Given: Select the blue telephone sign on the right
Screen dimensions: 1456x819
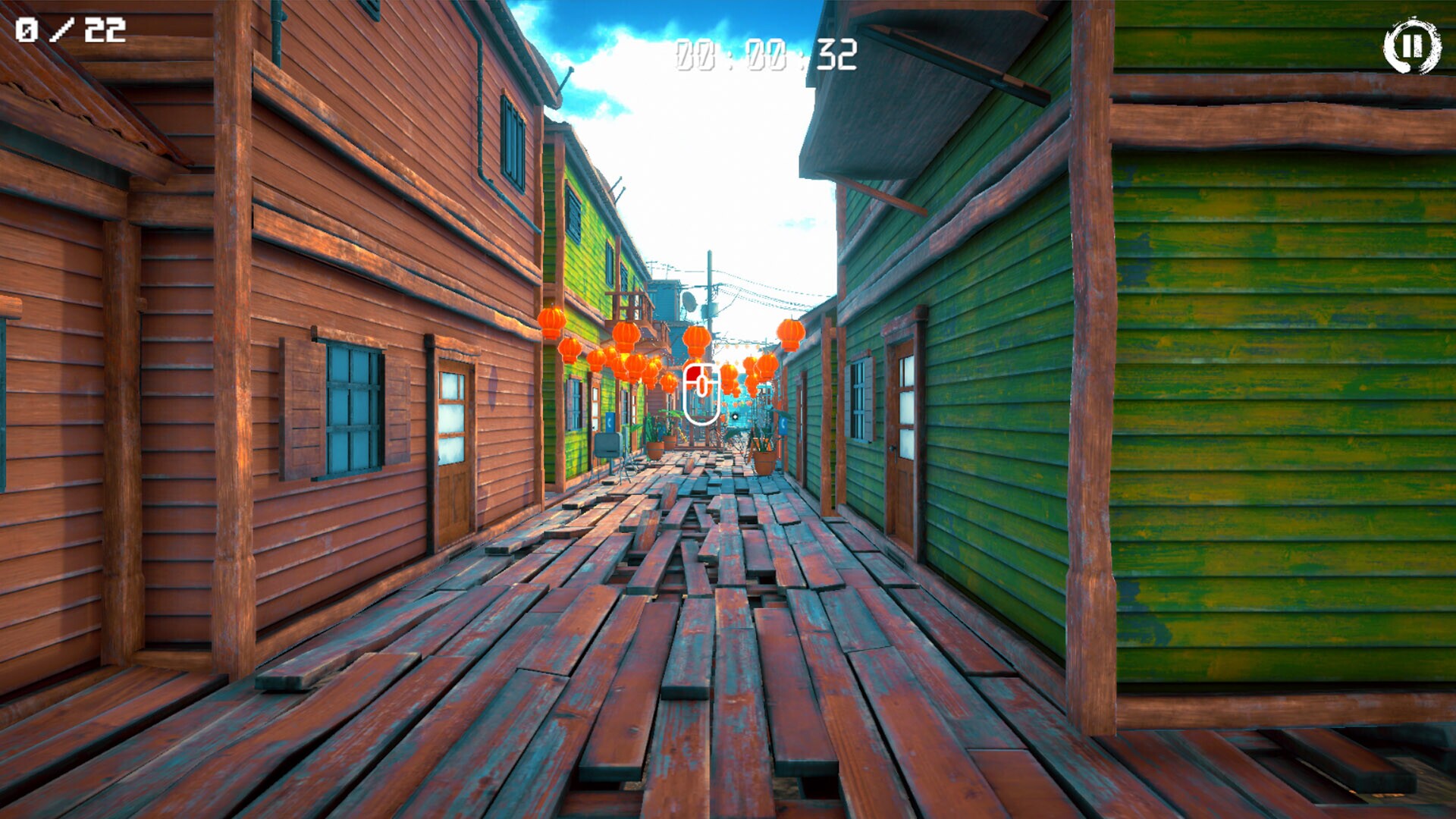Looking at the screenshot, I should (x=783, y=425).
